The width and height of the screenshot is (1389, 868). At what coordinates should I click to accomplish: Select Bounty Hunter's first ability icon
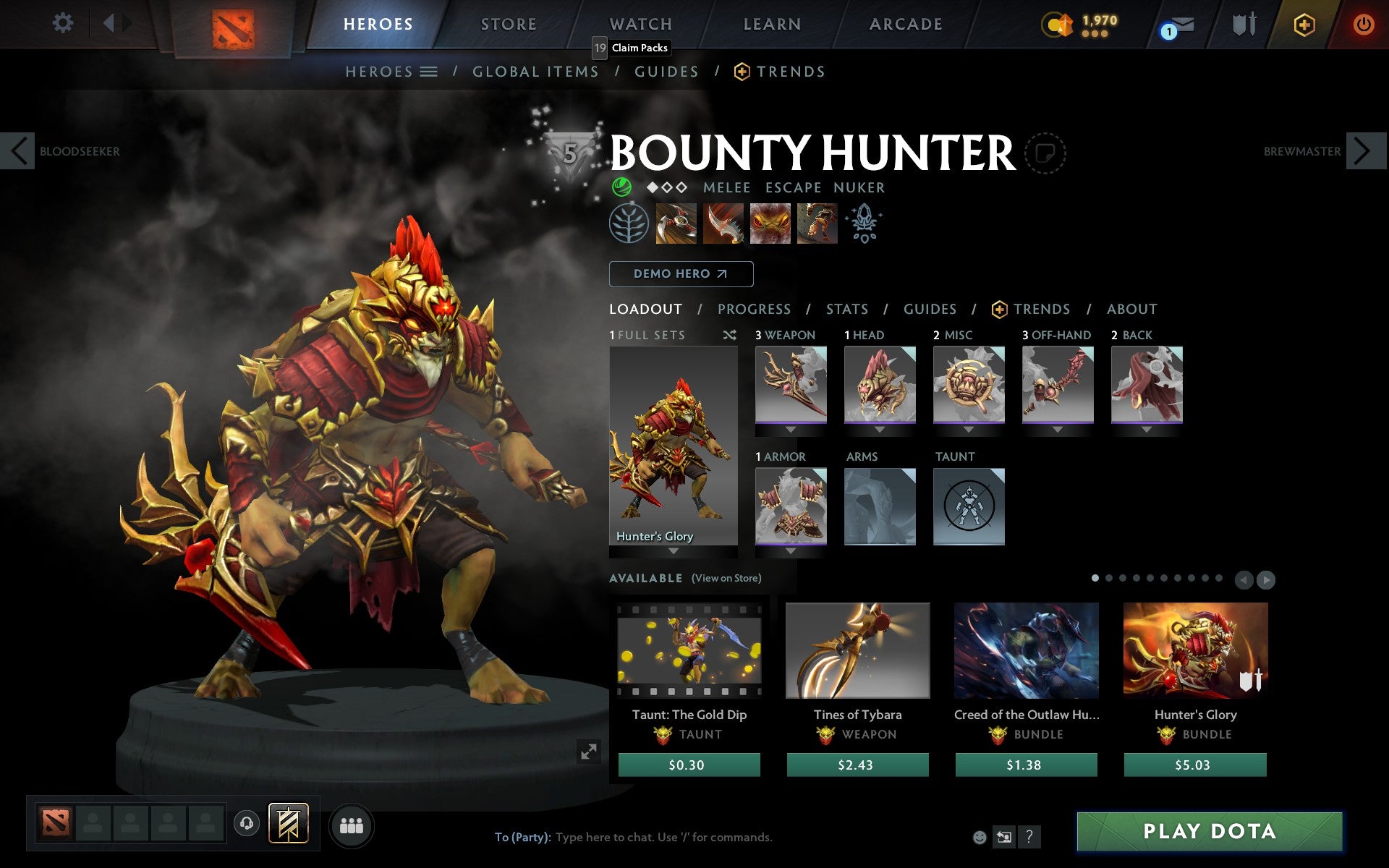point(676,224)
